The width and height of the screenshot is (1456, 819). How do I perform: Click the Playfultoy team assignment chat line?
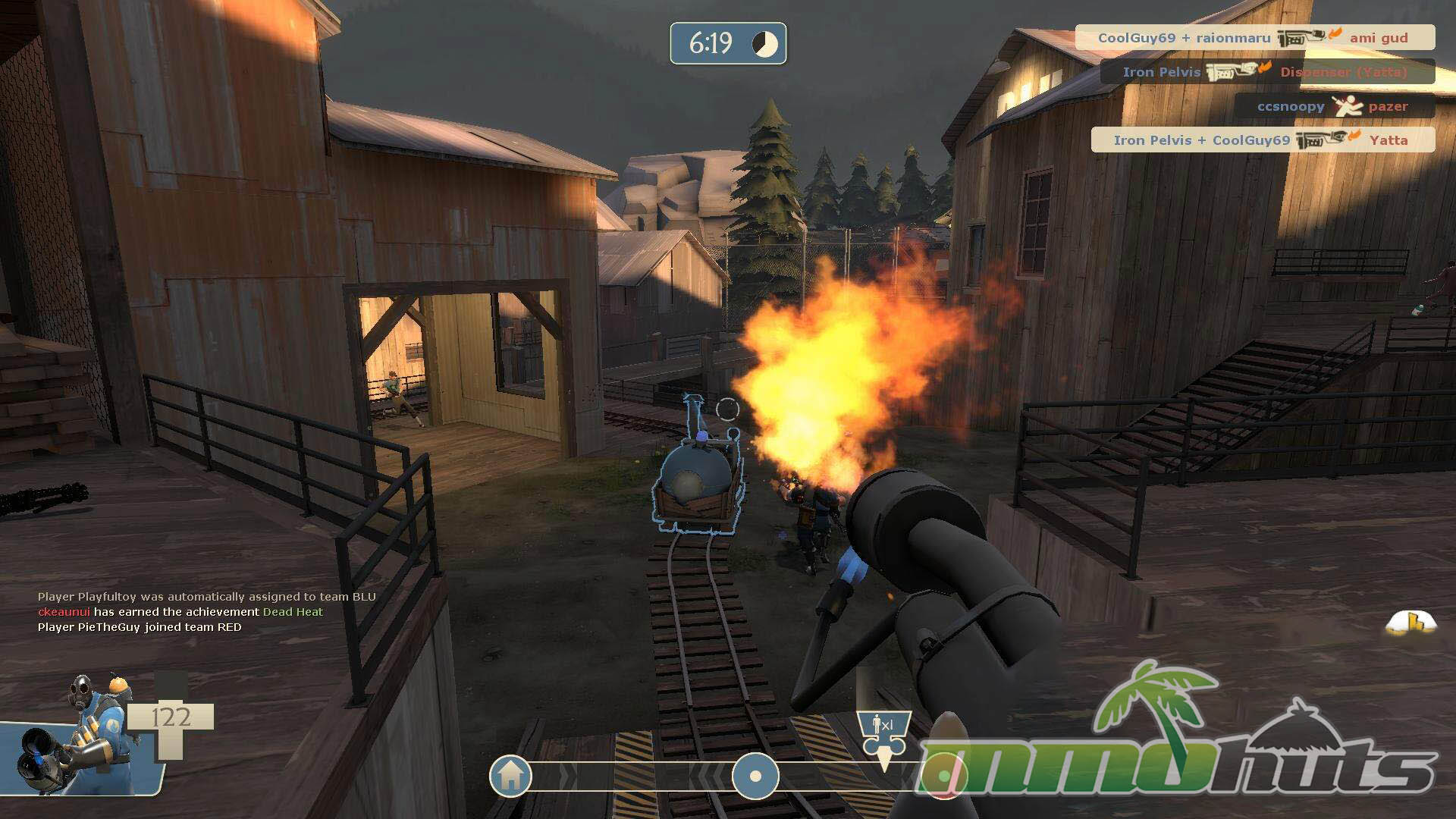pos(206,597)
